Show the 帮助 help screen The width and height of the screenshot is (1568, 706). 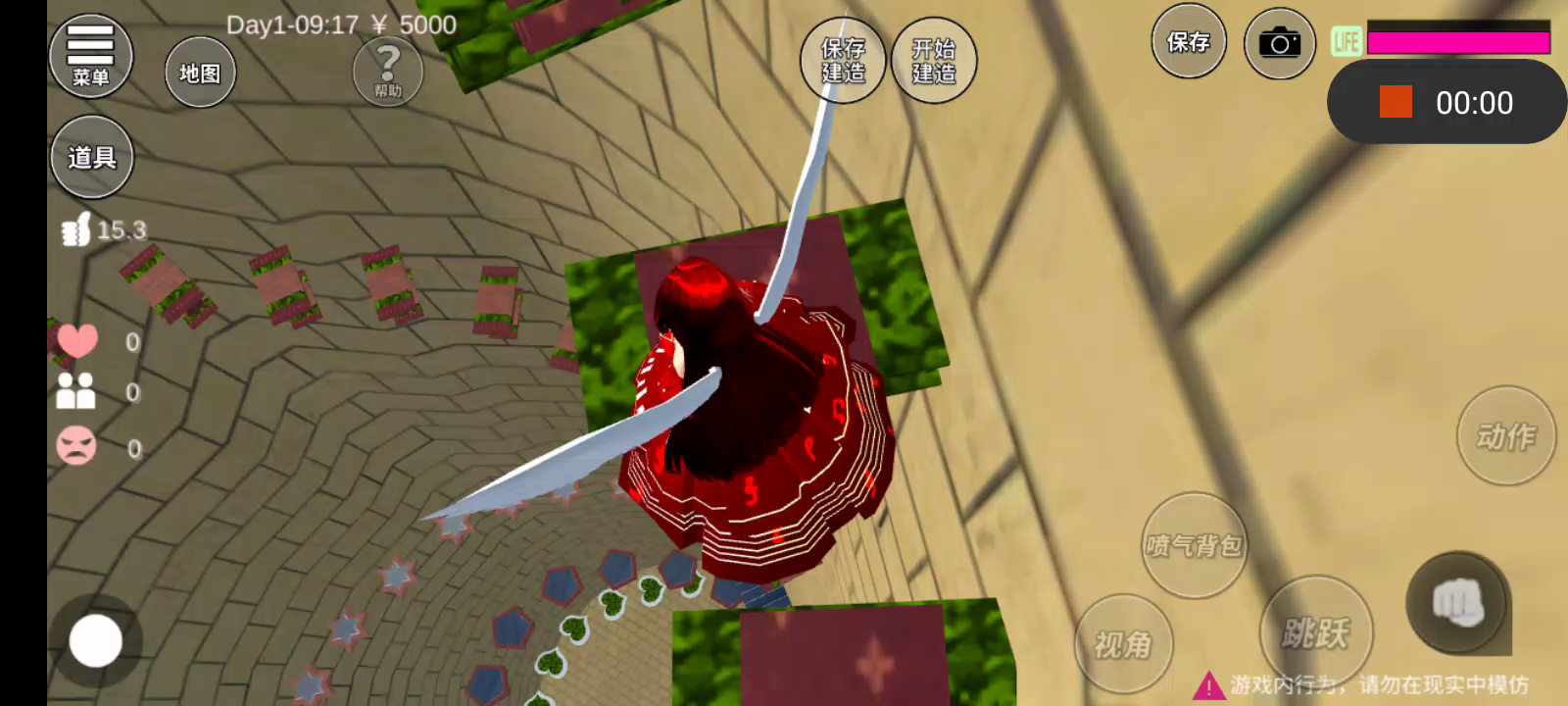(x=388, y=71)
